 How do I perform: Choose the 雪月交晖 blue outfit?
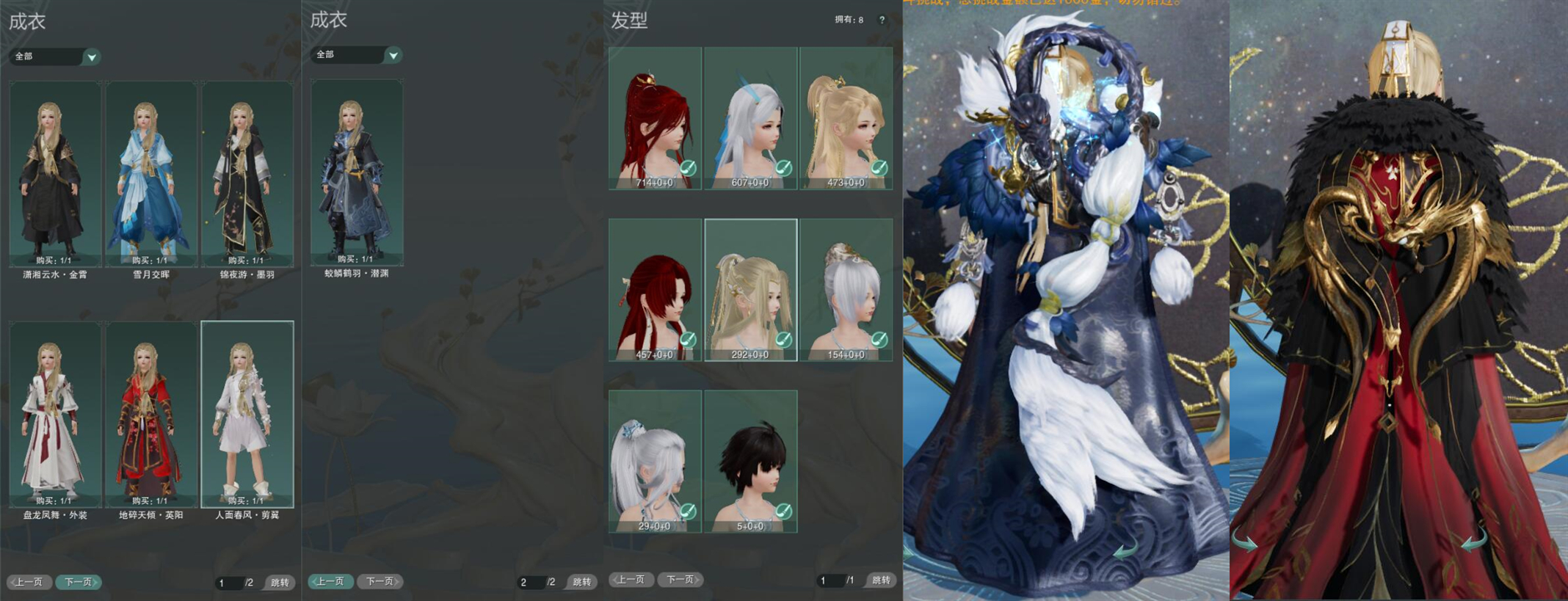(x=151, y=174)
